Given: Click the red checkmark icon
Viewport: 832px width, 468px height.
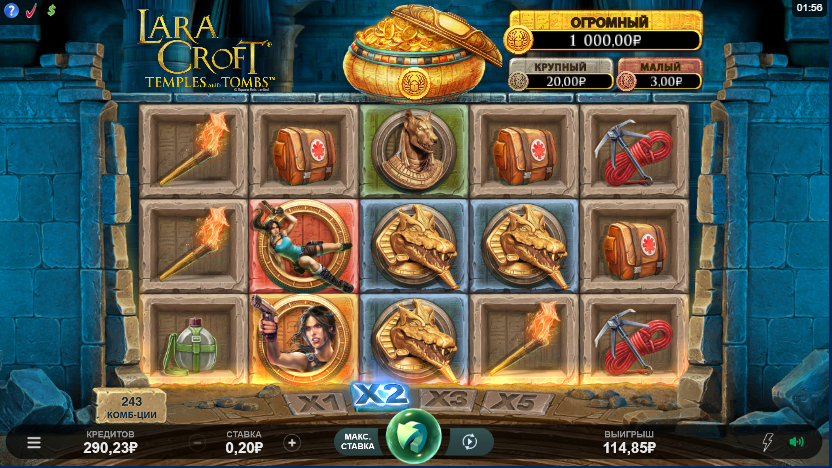Looking at the screenshot, I should click(x=31, y=9).
